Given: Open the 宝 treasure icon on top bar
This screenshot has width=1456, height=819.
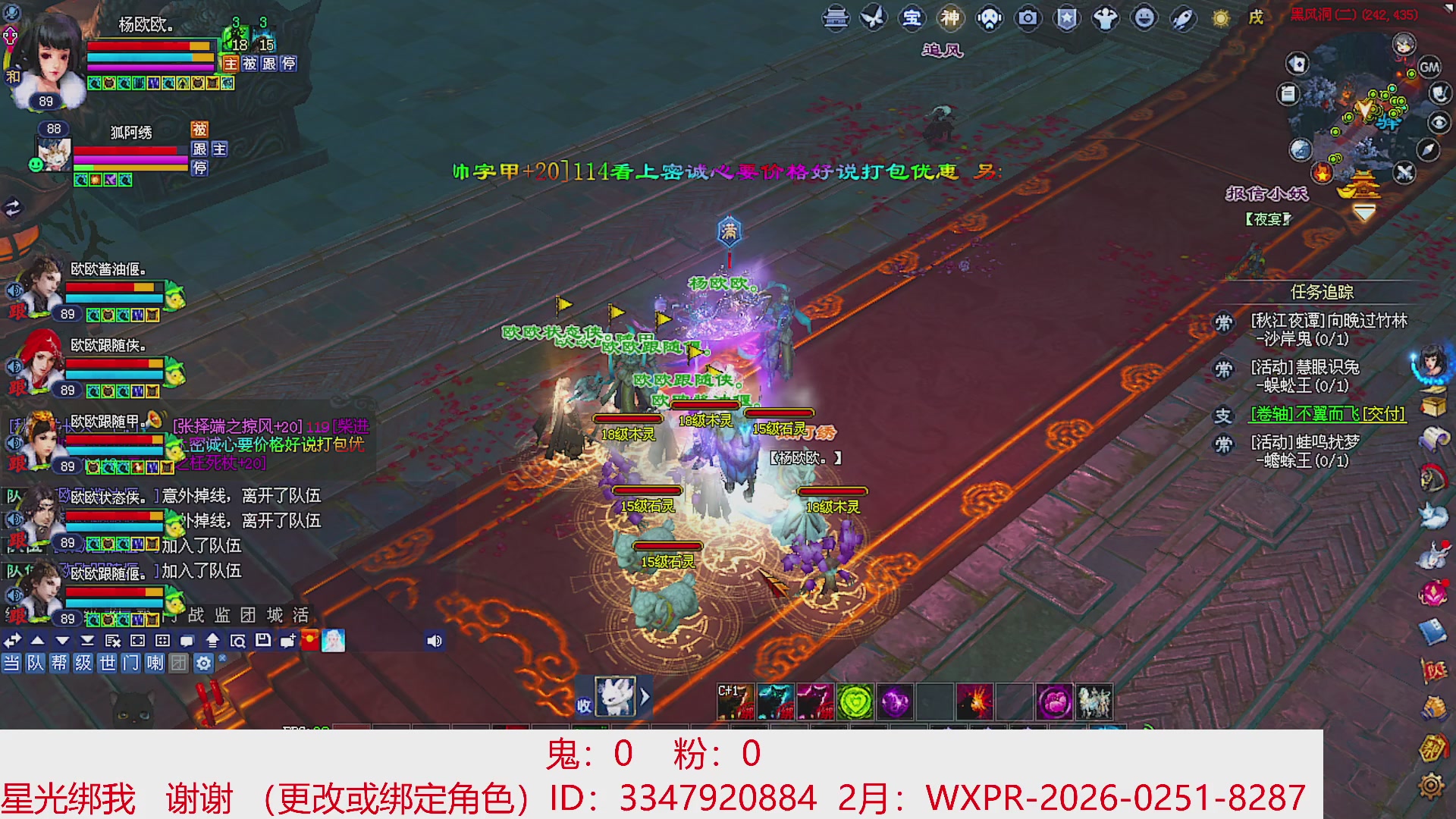Looking at the screenshot, I should click(913, 19).
